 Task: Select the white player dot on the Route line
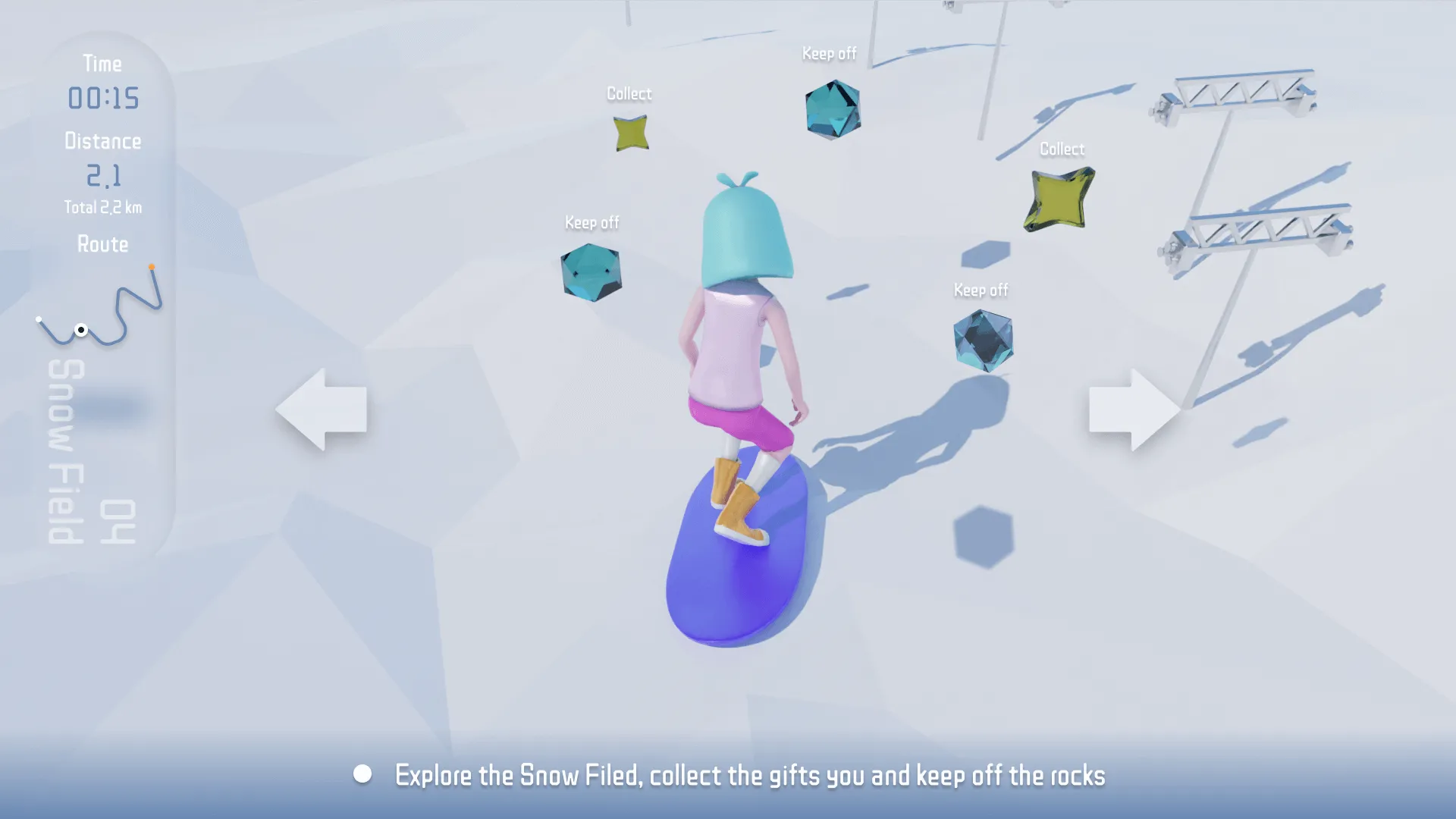pos(82,331)
